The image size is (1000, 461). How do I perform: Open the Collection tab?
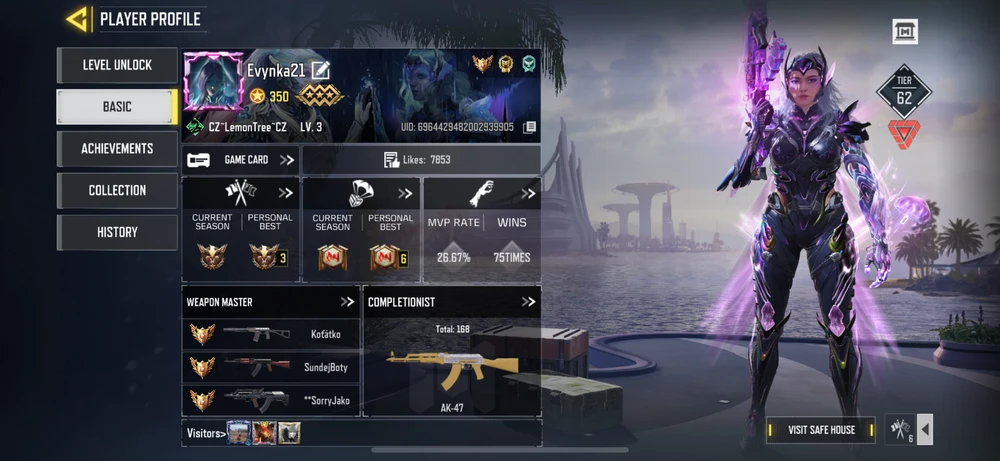pyautogui.click(x=117, y=191)
